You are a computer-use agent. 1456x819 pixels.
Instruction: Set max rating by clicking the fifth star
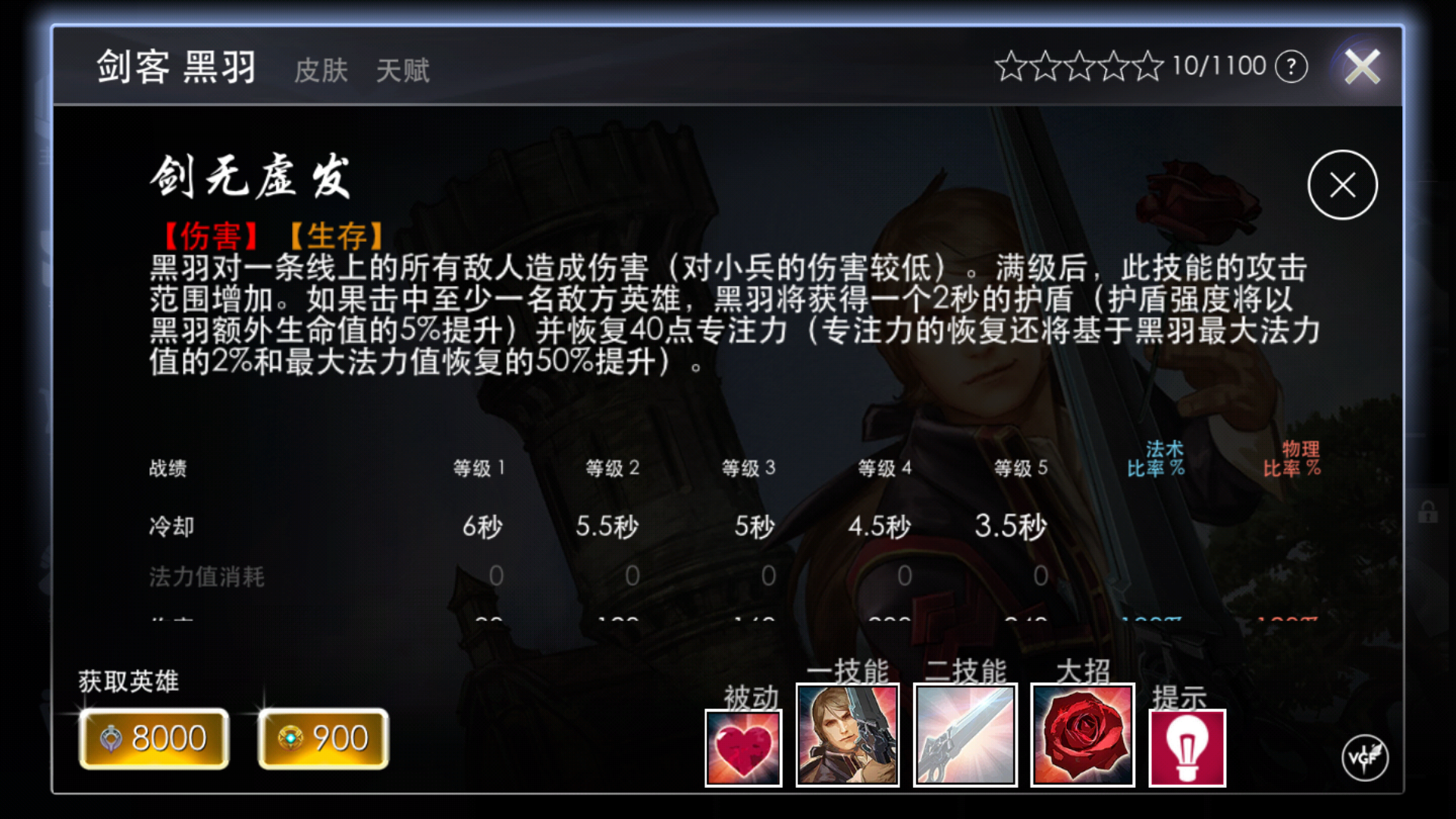[x=1146, y=64]
